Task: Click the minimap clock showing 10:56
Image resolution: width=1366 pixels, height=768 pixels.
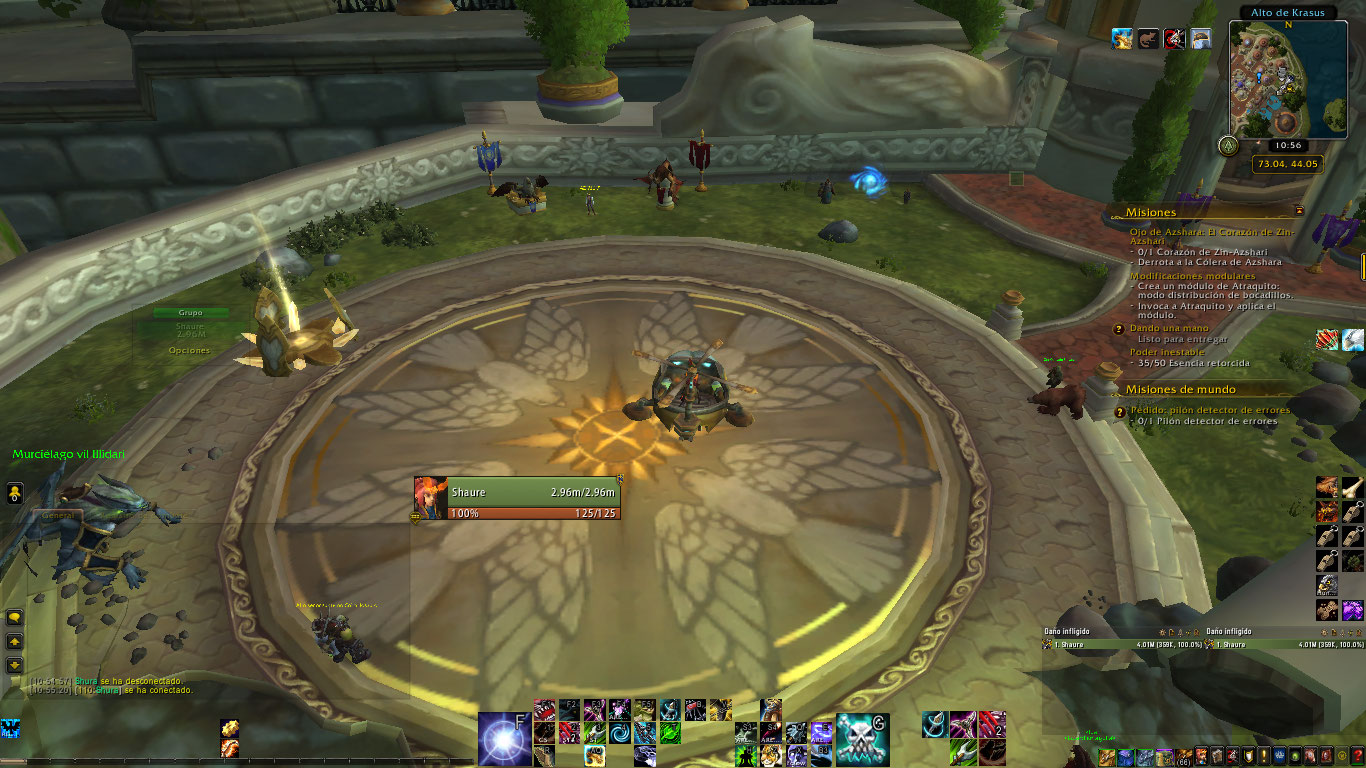Action: [1288, 145]
